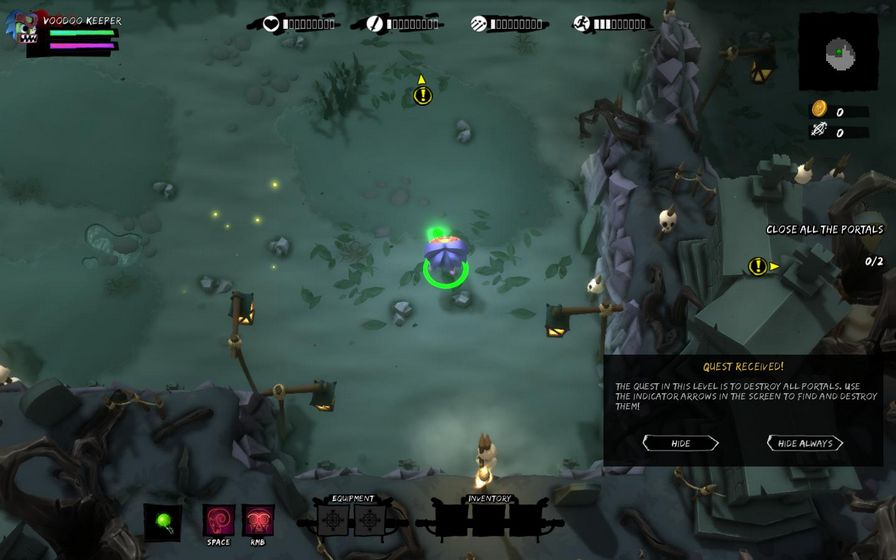Activate the spiral ability labeled SPACE
896x560 pixels.
tap(219, 520)
